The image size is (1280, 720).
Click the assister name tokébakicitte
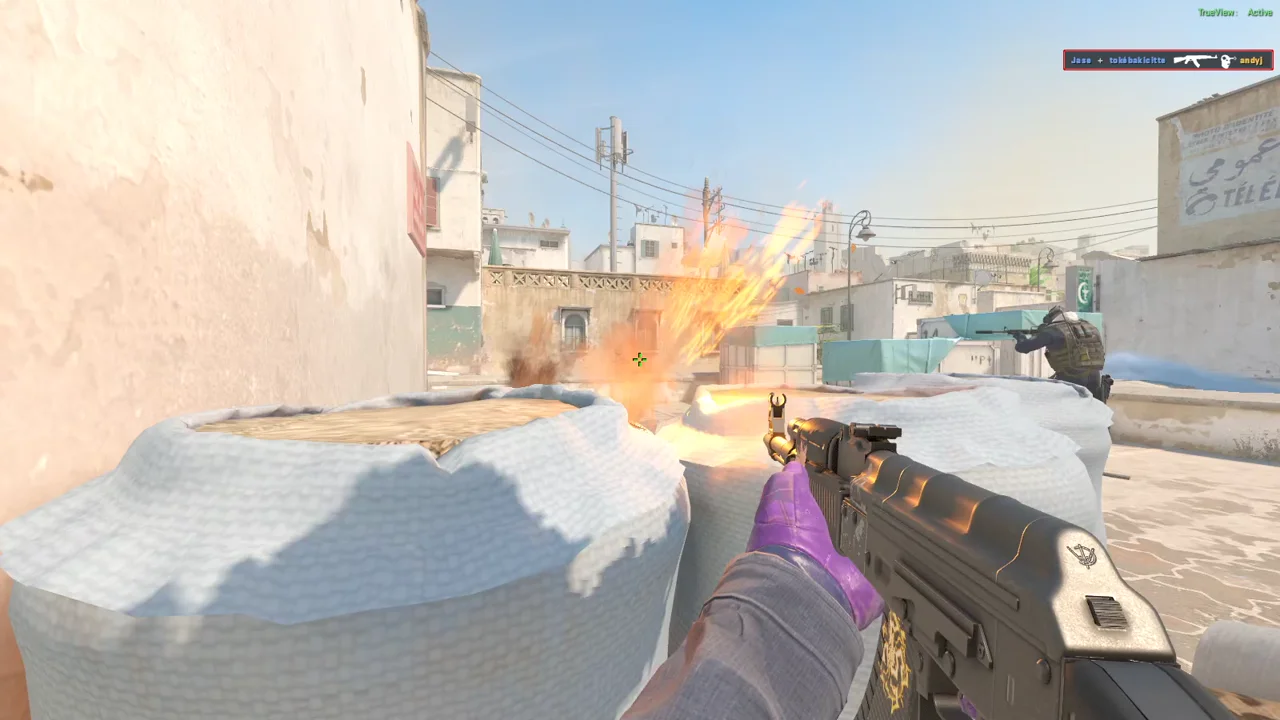point(1137,60)
